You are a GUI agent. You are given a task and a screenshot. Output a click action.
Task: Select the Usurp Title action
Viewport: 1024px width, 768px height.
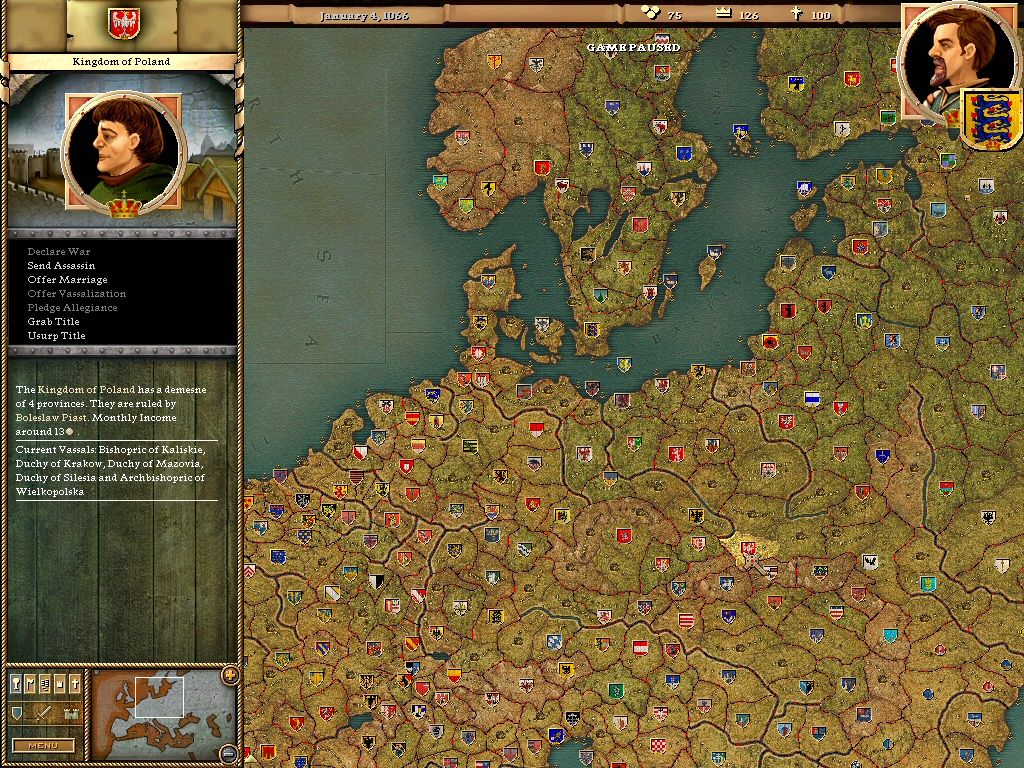click(56, 336)
